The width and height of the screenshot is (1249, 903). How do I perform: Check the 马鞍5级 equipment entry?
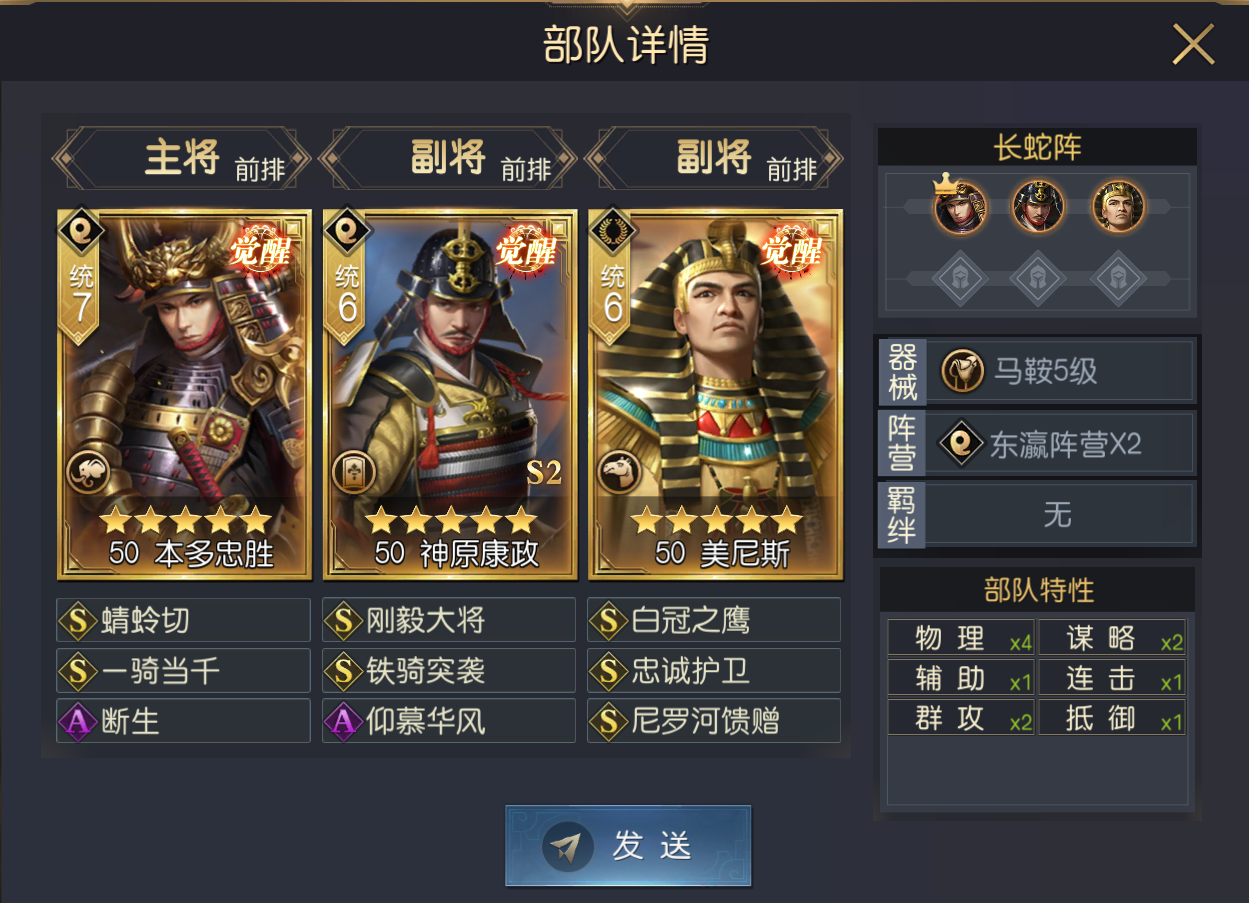coord(1060,372)
